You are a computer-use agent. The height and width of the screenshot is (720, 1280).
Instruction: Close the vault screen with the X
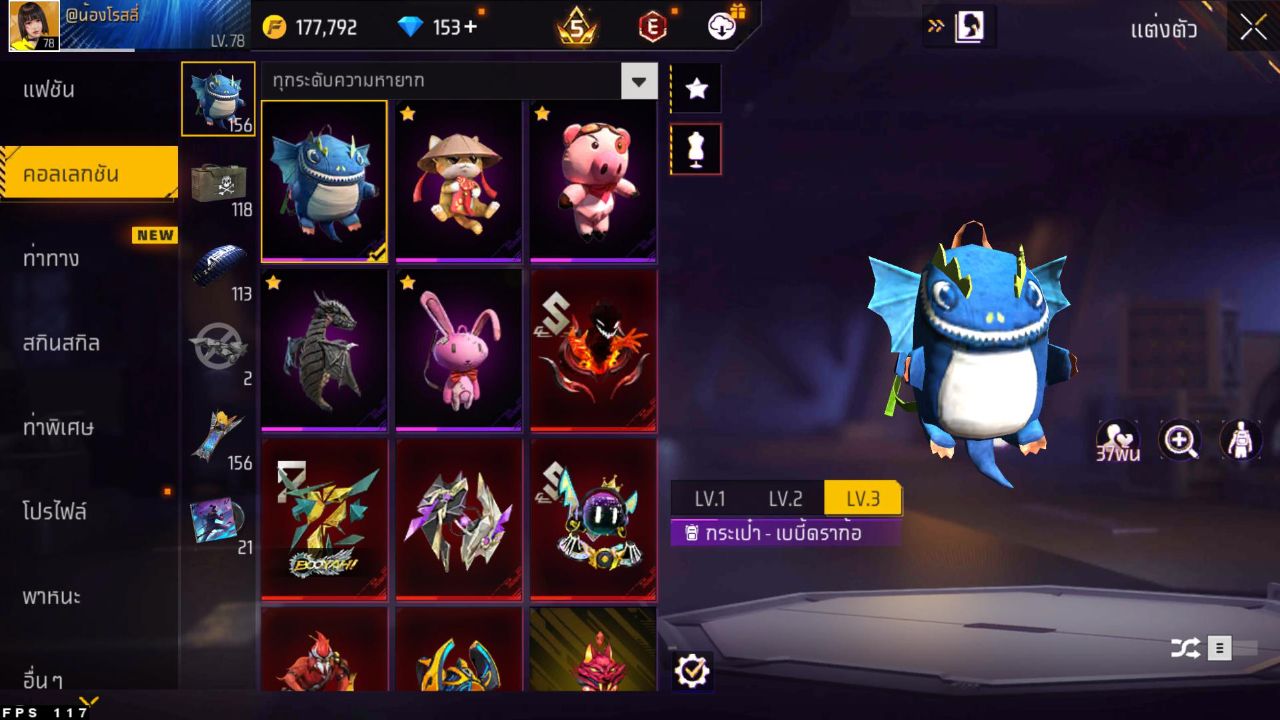tap(1253, 28)
